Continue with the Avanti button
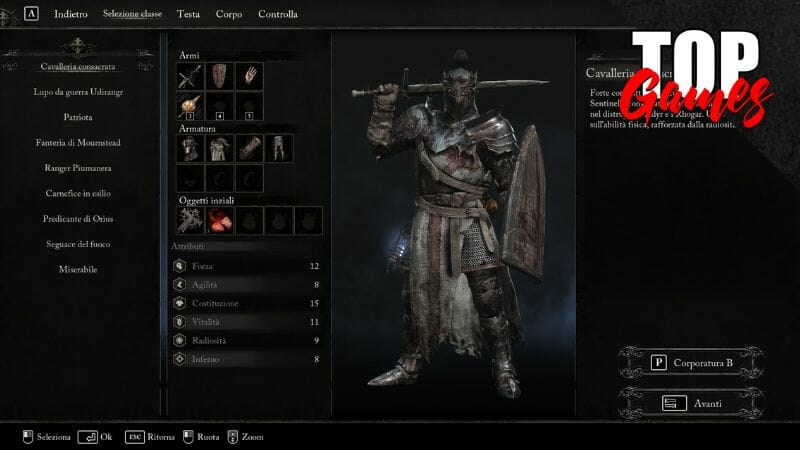 (x=690, y=403)
